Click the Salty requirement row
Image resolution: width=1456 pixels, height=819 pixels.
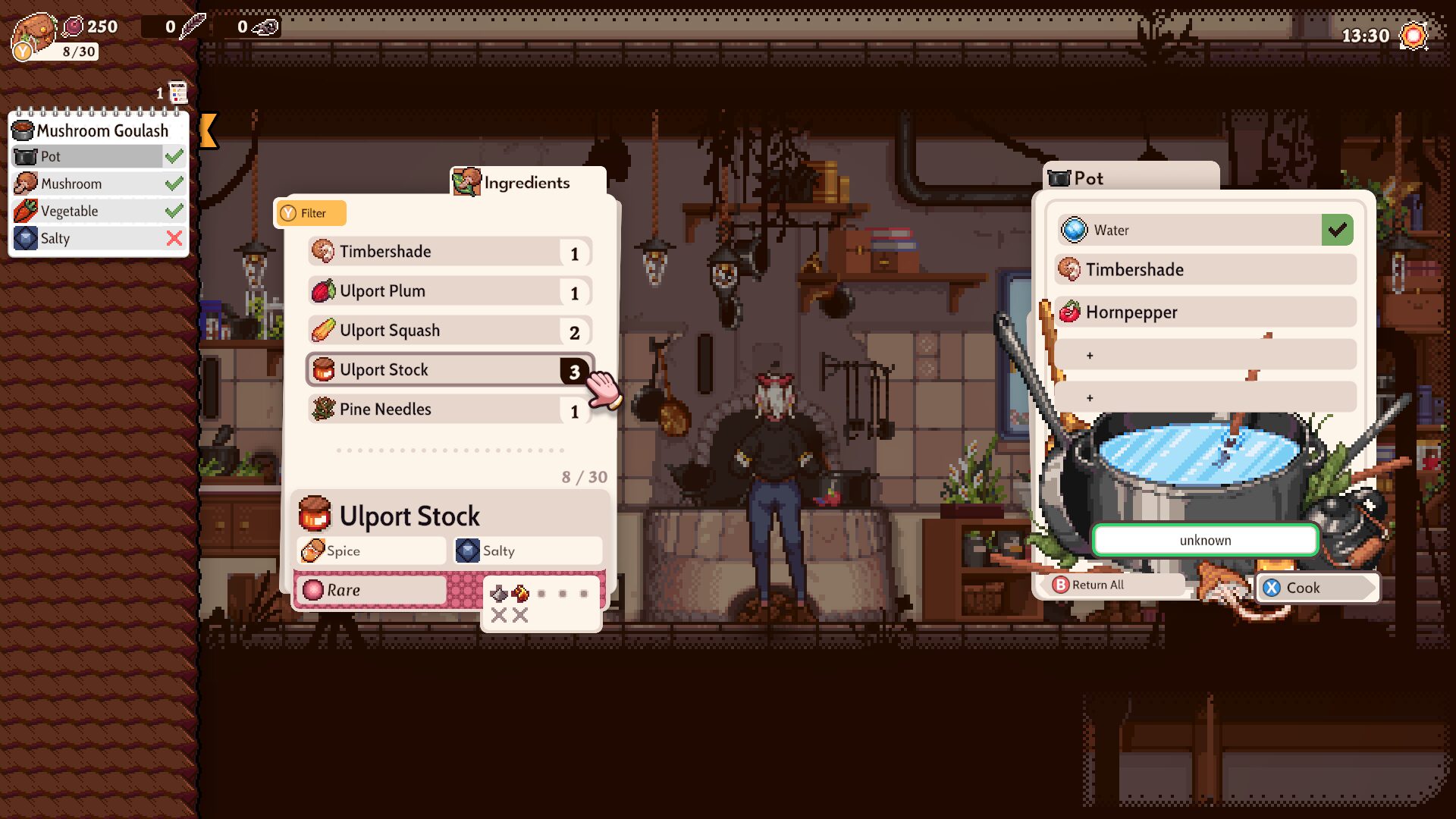point(99,238)
